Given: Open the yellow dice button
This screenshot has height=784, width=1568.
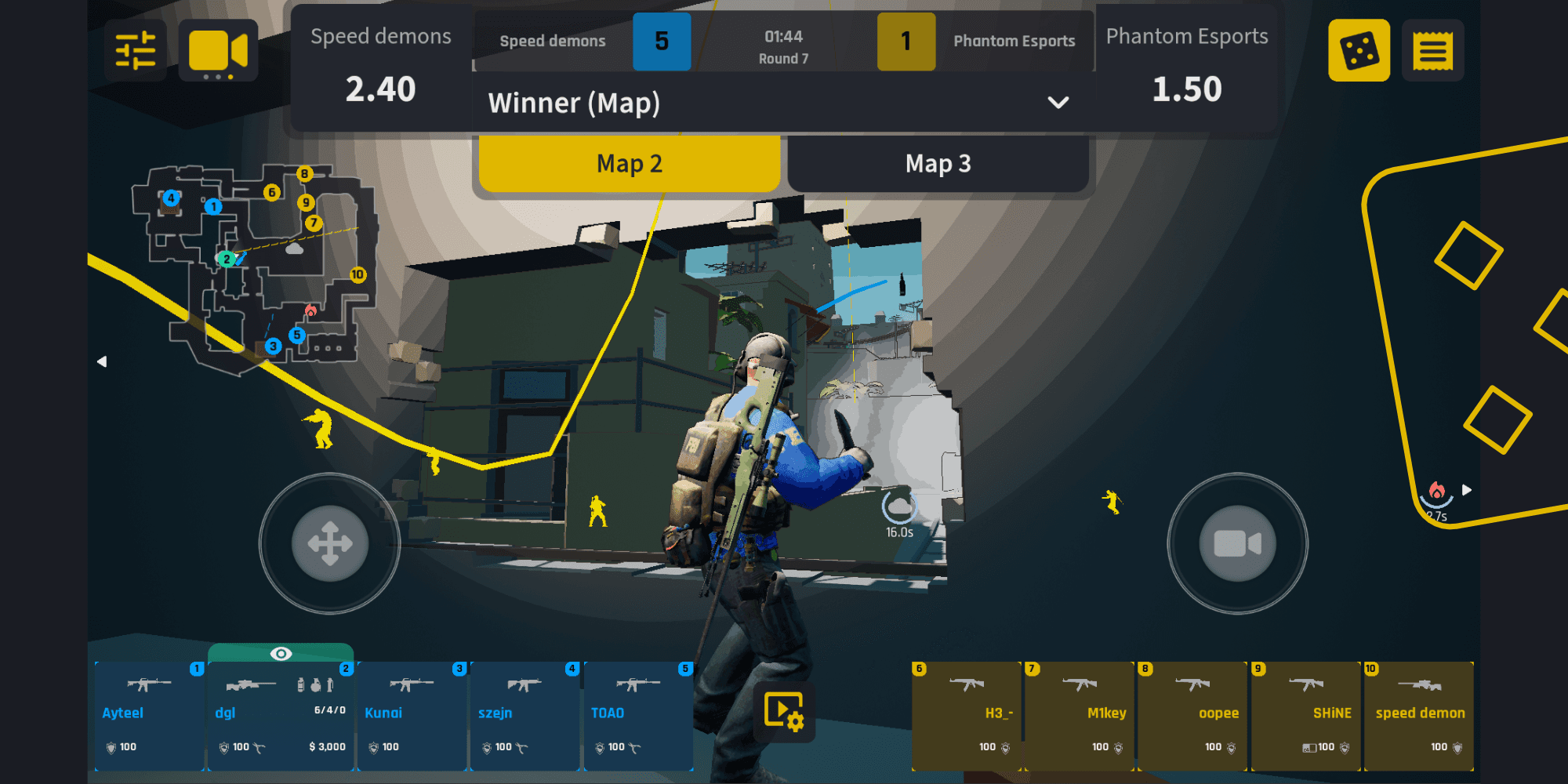Looking at the screenshot, I should coord(1359,51).
